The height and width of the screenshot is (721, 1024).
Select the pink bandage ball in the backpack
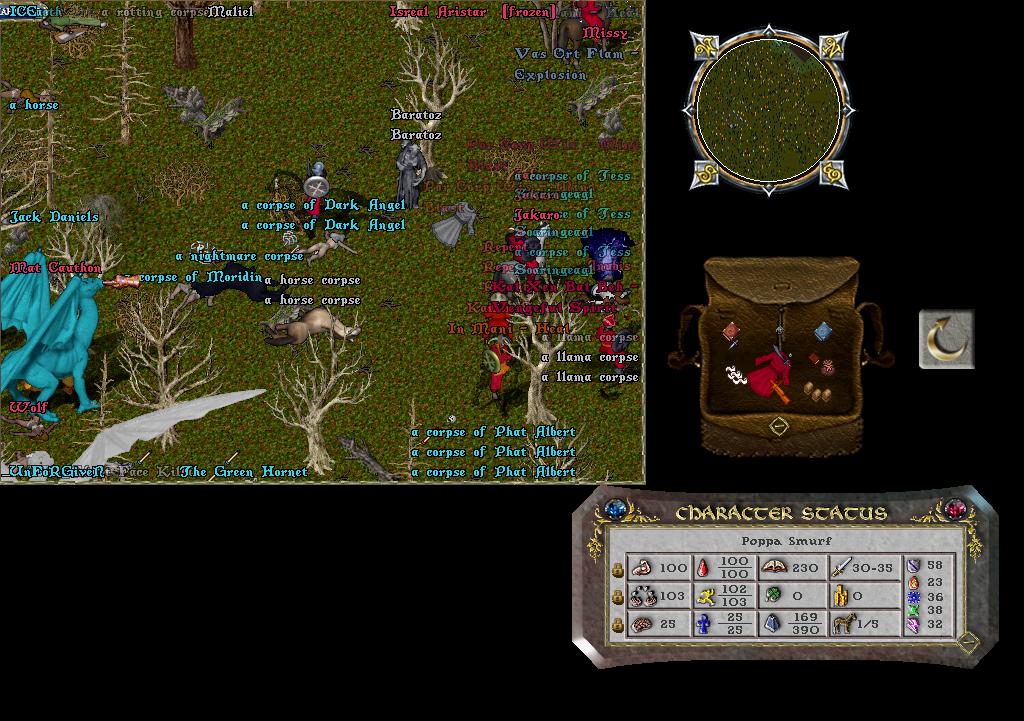pyautogui.click(x=826, y=369)
